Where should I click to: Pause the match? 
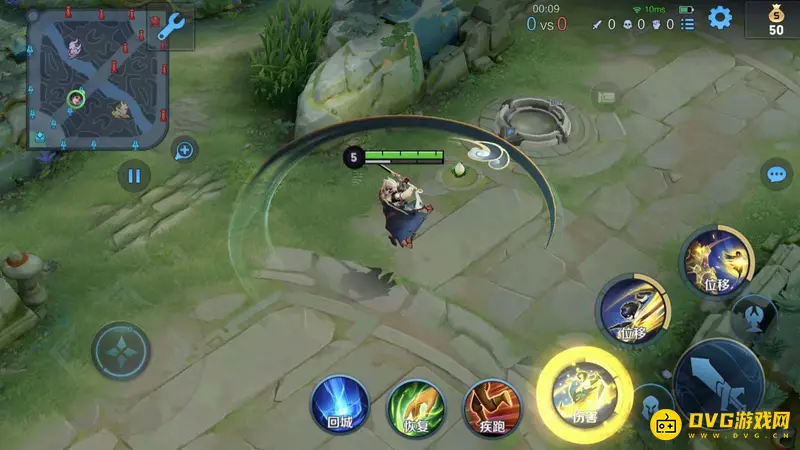click(x=133, y=178)
